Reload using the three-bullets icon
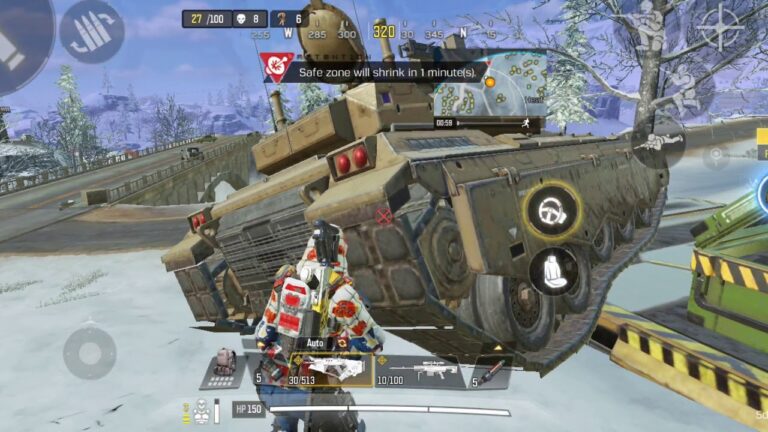The width and height of the screenshot is (768, 432). tap(91, 31)
